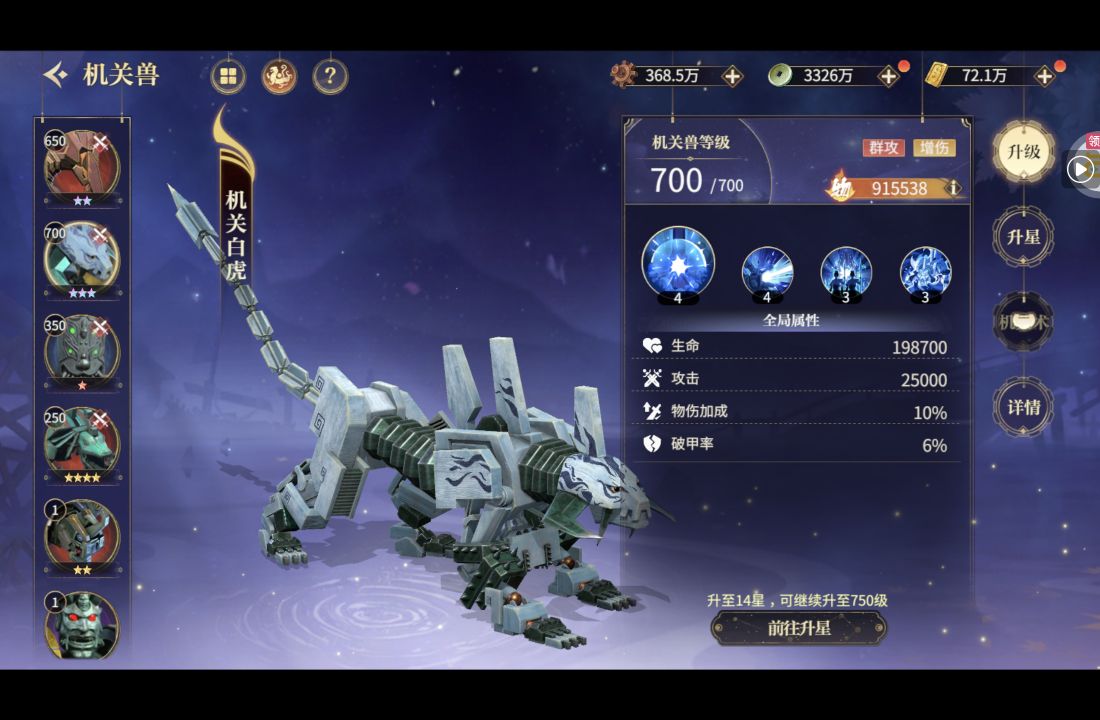Select the level 250 teal dragon portrait

(x=80, y=441)
